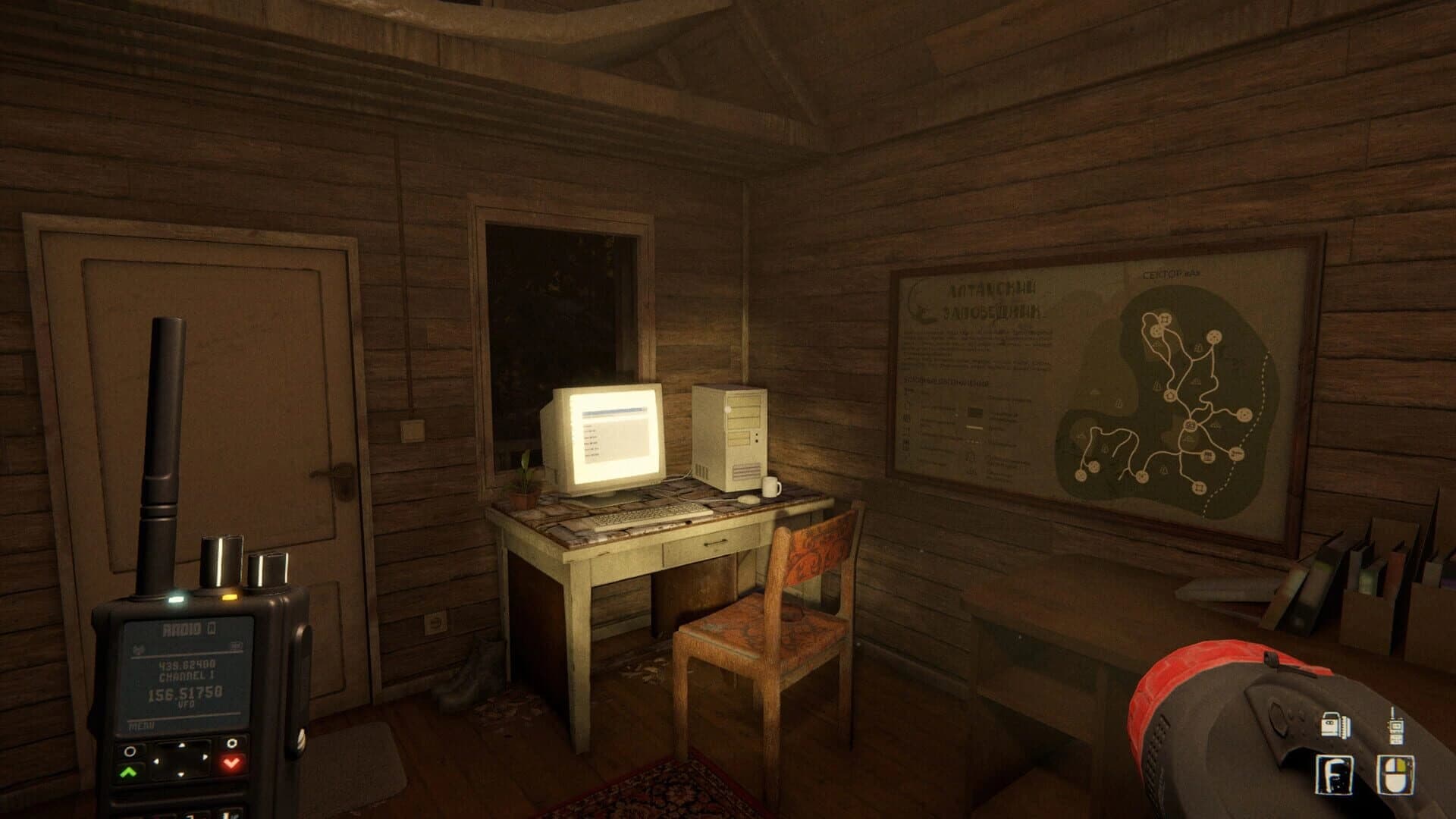Click the battery icon on the radio screen

(x=235, y=645)
